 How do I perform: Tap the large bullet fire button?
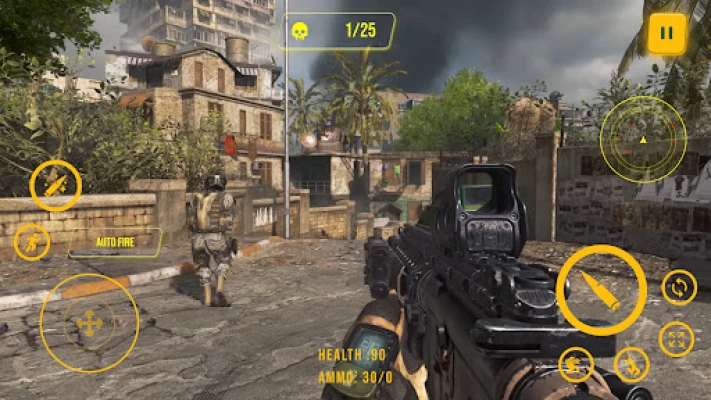[x=601, y=290]
